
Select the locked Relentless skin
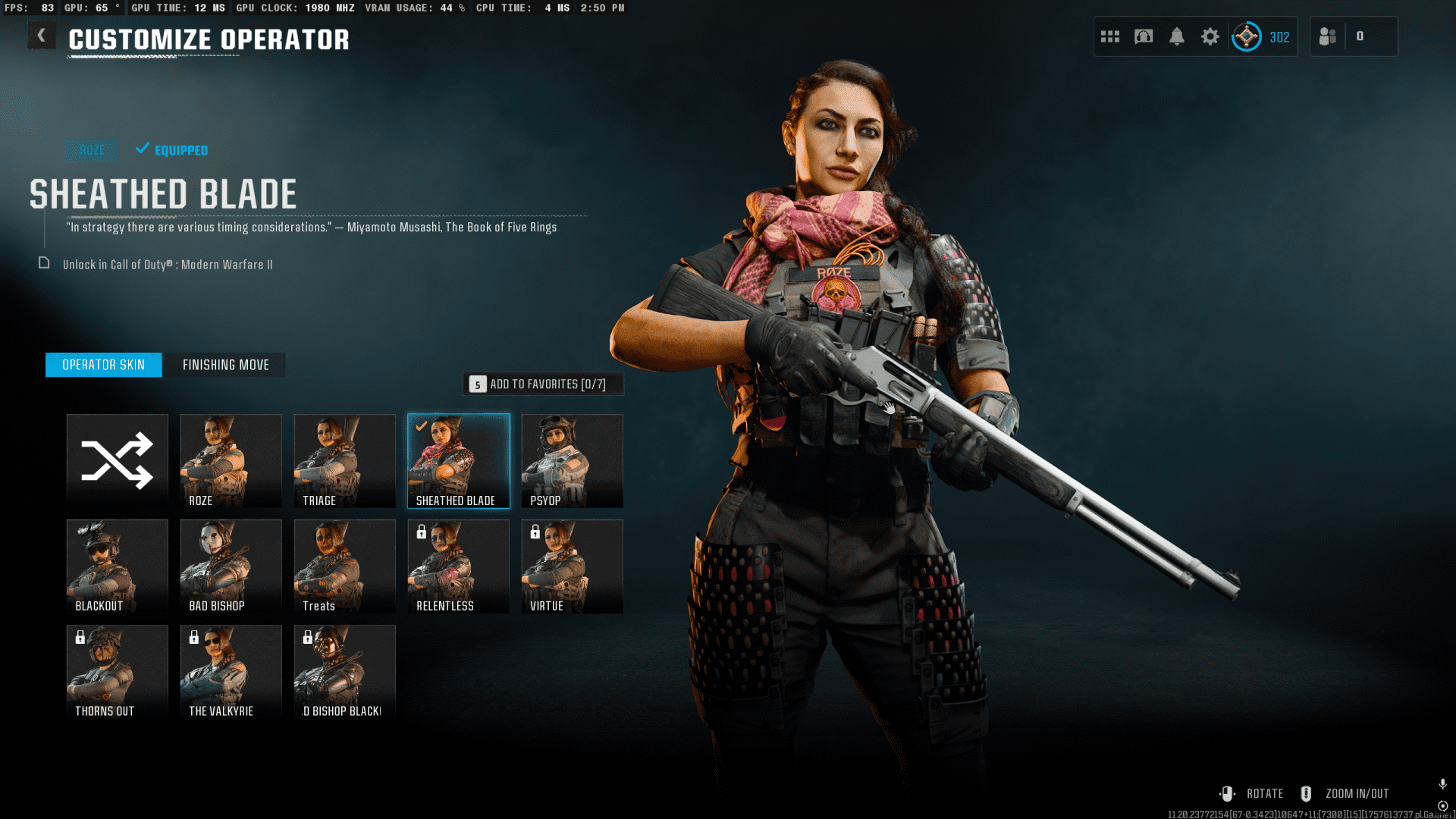coord(459,566)
